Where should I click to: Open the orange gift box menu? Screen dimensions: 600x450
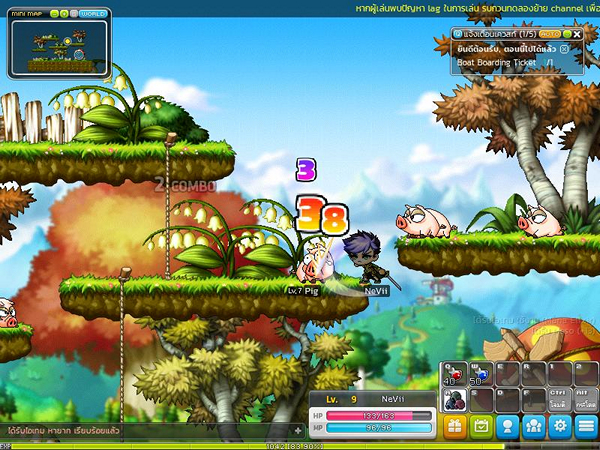pos(455,426)
